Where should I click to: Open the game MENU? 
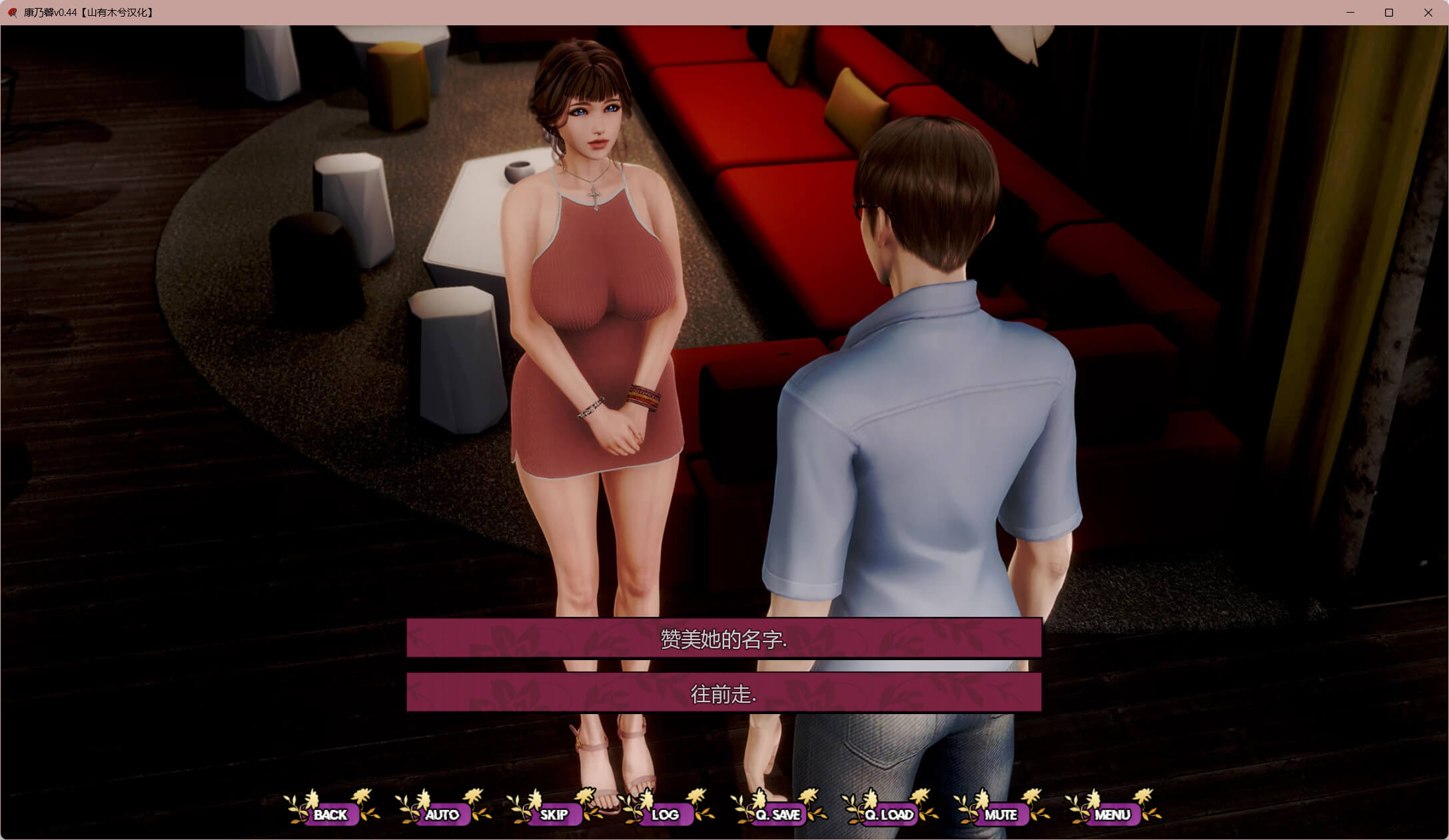pyautogui.click(x=1112, y=814)
